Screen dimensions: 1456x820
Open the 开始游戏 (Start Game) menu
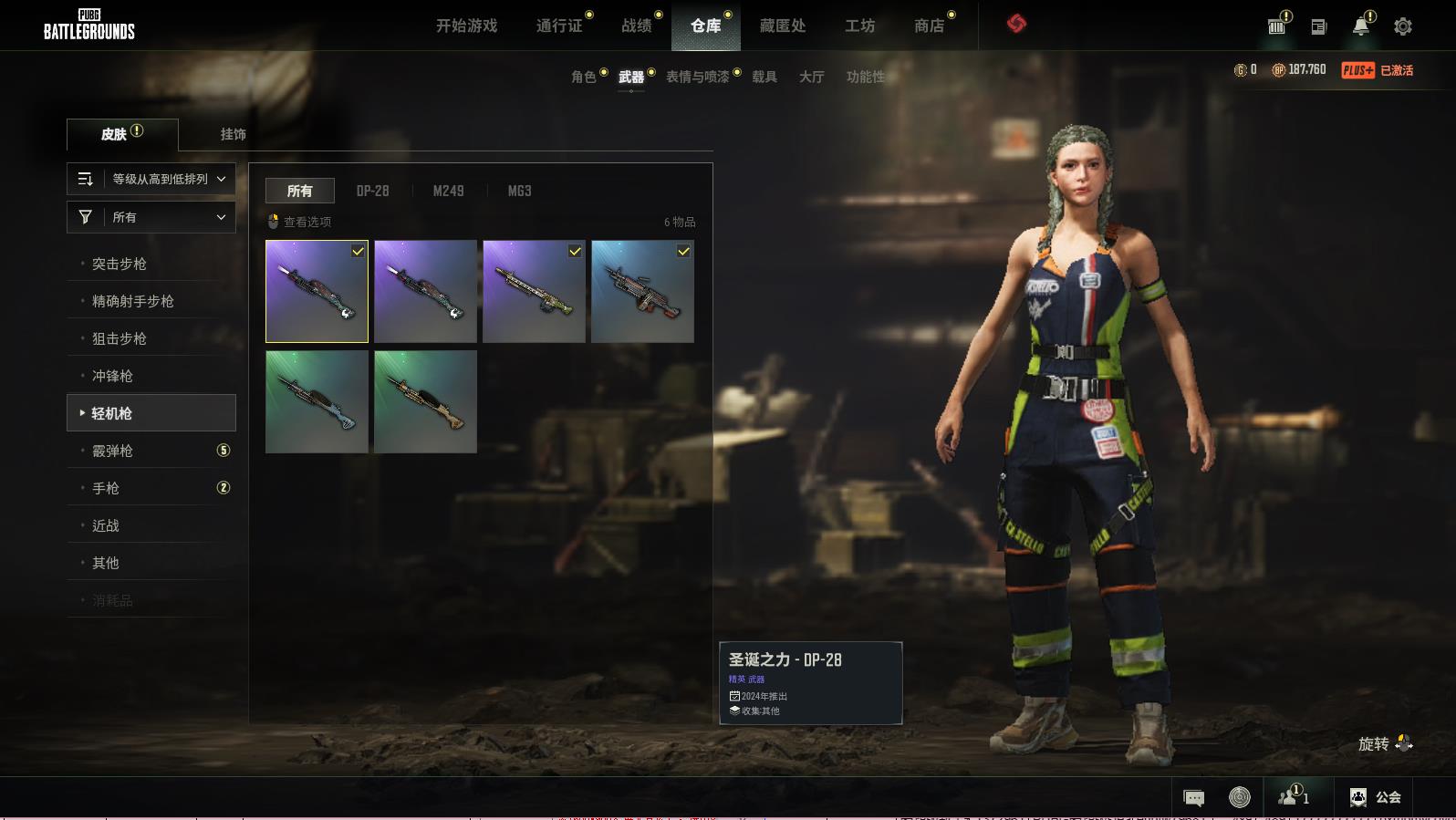click(466, 26)
